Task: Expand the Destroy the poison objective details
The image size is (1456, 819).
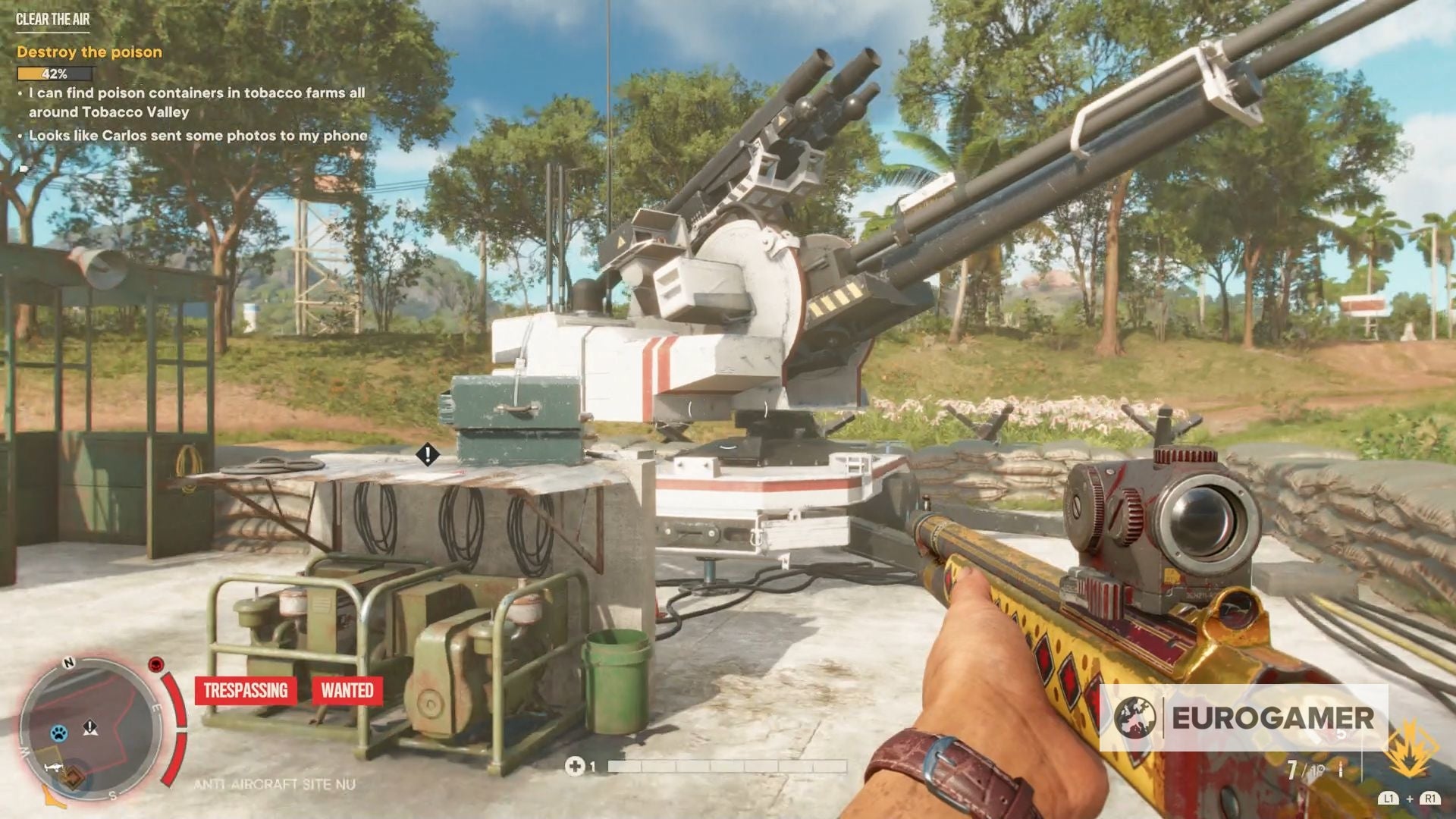Action: tap(89, 53)
